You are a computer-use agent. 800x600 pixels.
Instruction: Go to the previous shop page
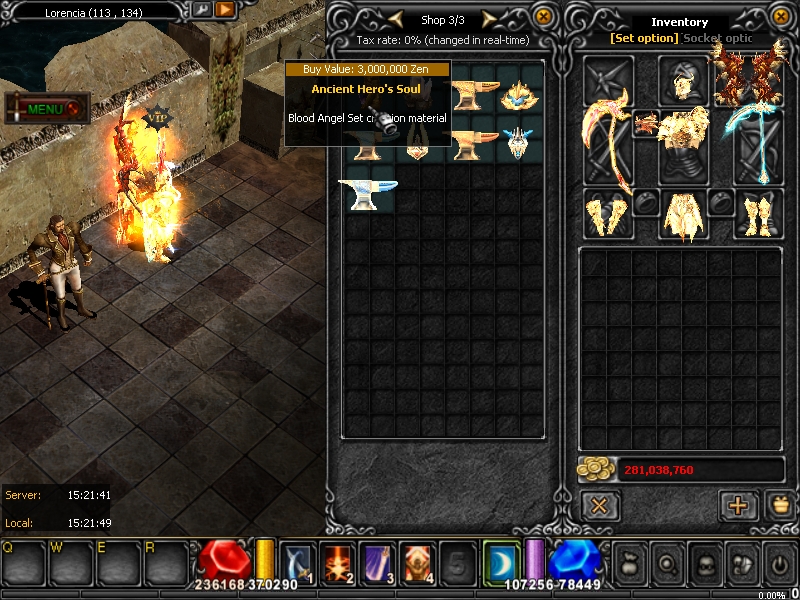tap(396, 19)
